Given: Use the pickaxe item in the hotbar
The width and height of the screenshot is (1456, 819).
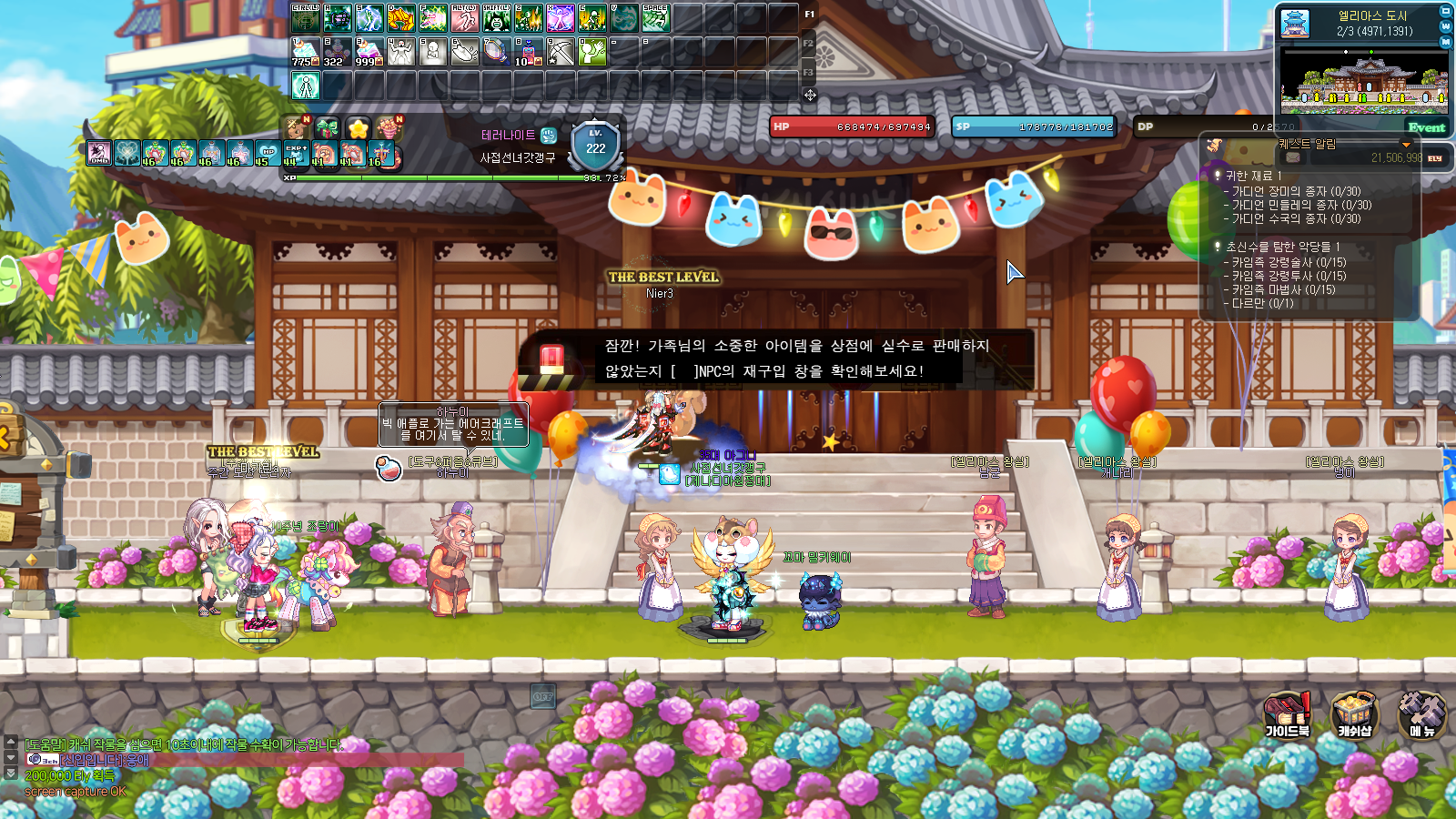Looking at the screenshot, I should coord(561,51).
